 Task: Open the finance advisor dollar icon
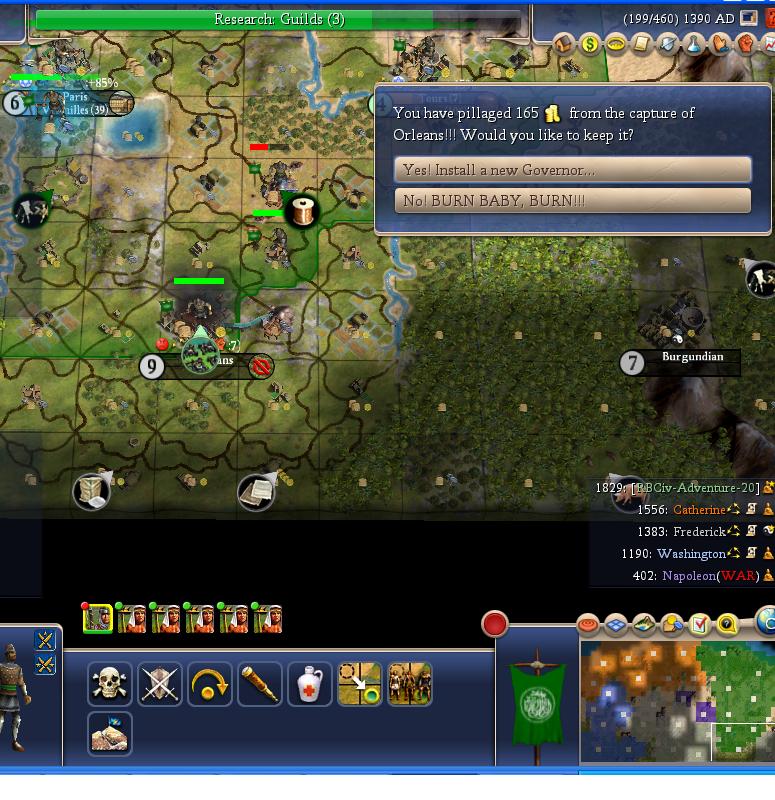[590, 44]
